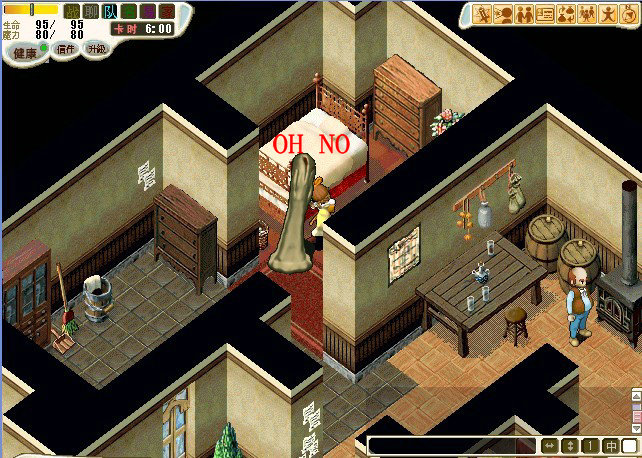
Task: Click the chat text input bar
Action: coord(452,445)
